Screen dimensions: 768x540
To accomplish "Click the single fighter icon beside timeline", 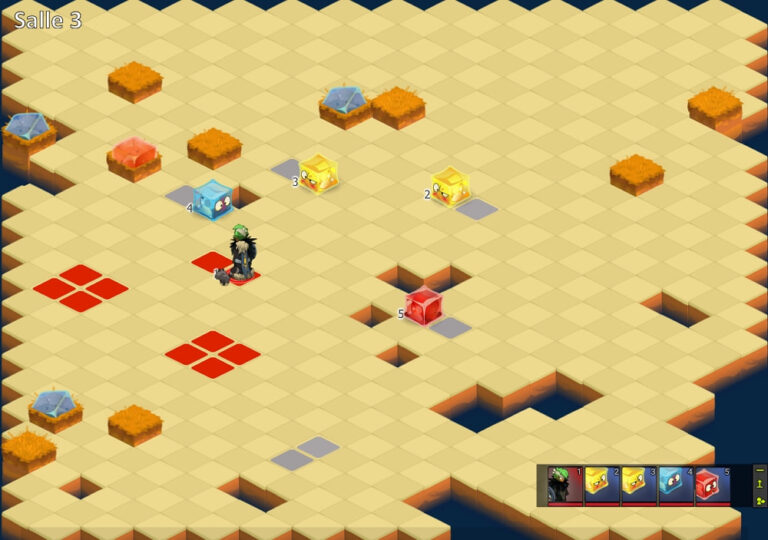I will [760, 484].
